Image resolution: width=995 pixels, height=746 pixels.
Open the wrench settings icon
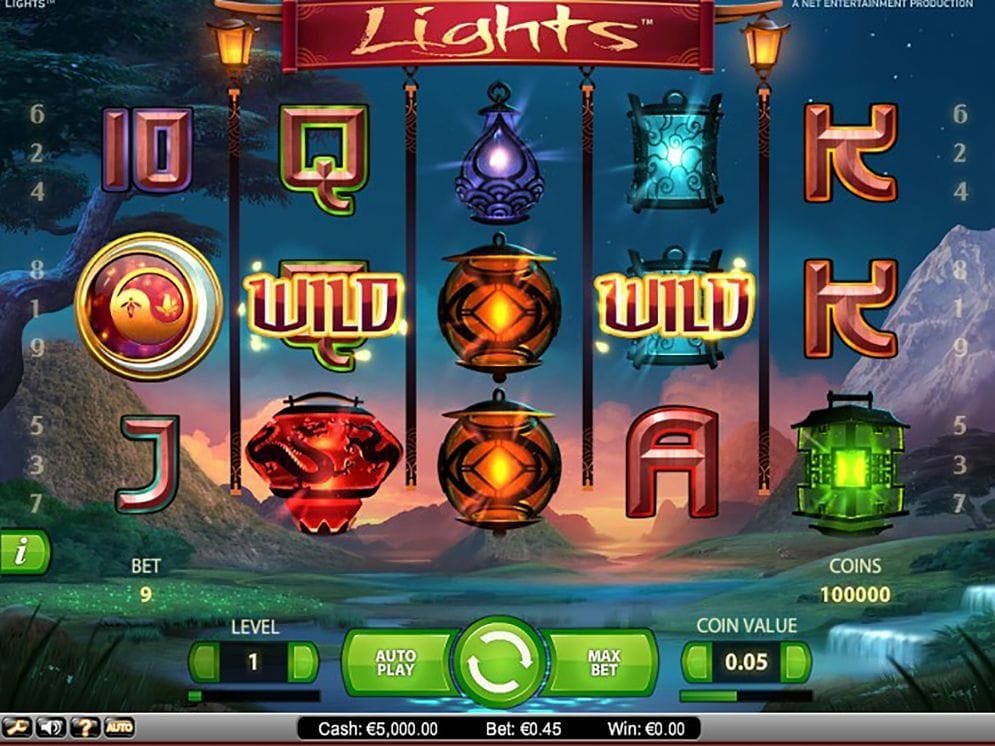(x=16, y=727)
